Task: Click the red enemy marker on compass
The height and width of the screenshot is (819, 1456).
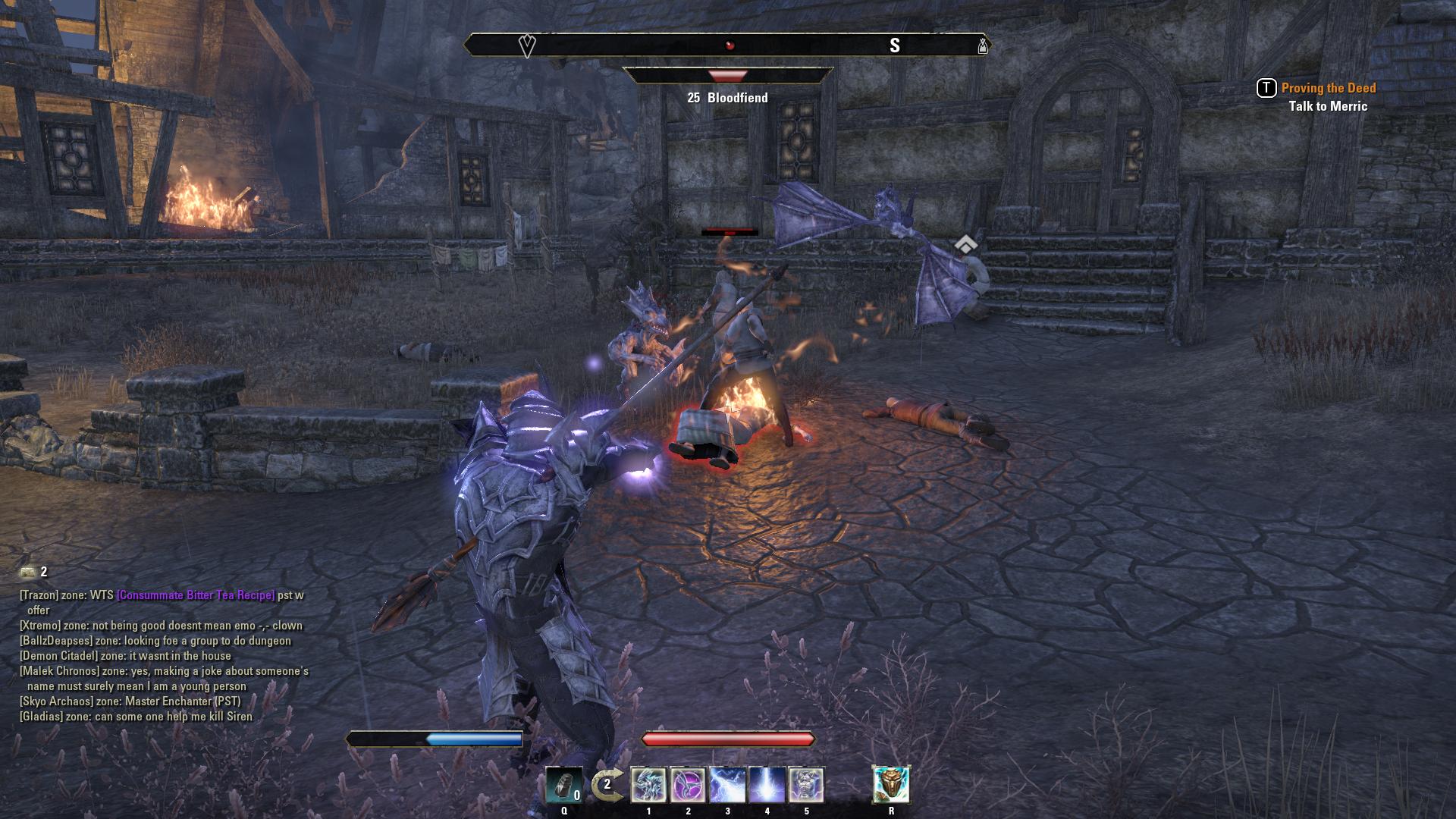Action: click(x=730, y=45)
